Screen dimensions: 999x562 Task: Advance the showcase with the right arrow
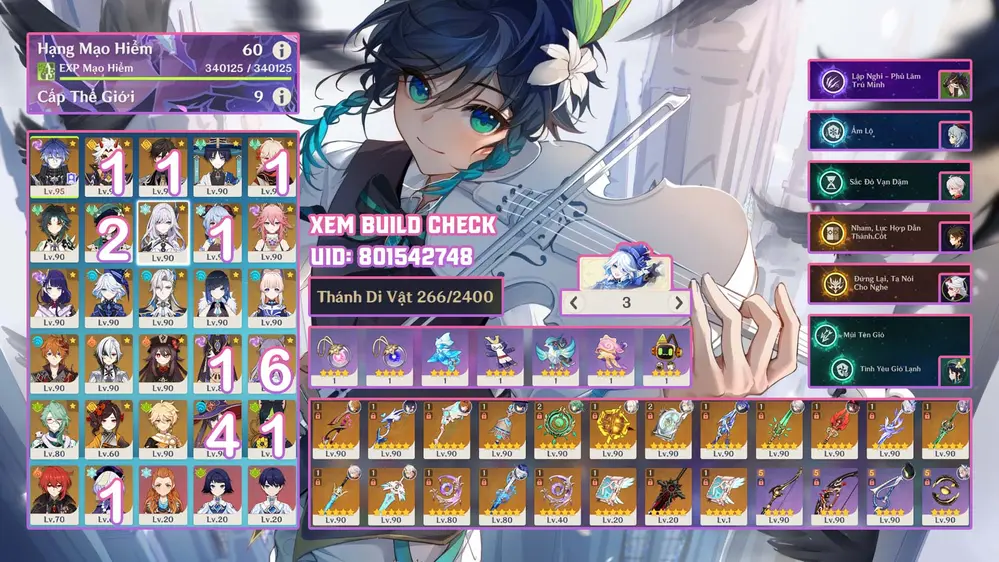coord(679,302)
